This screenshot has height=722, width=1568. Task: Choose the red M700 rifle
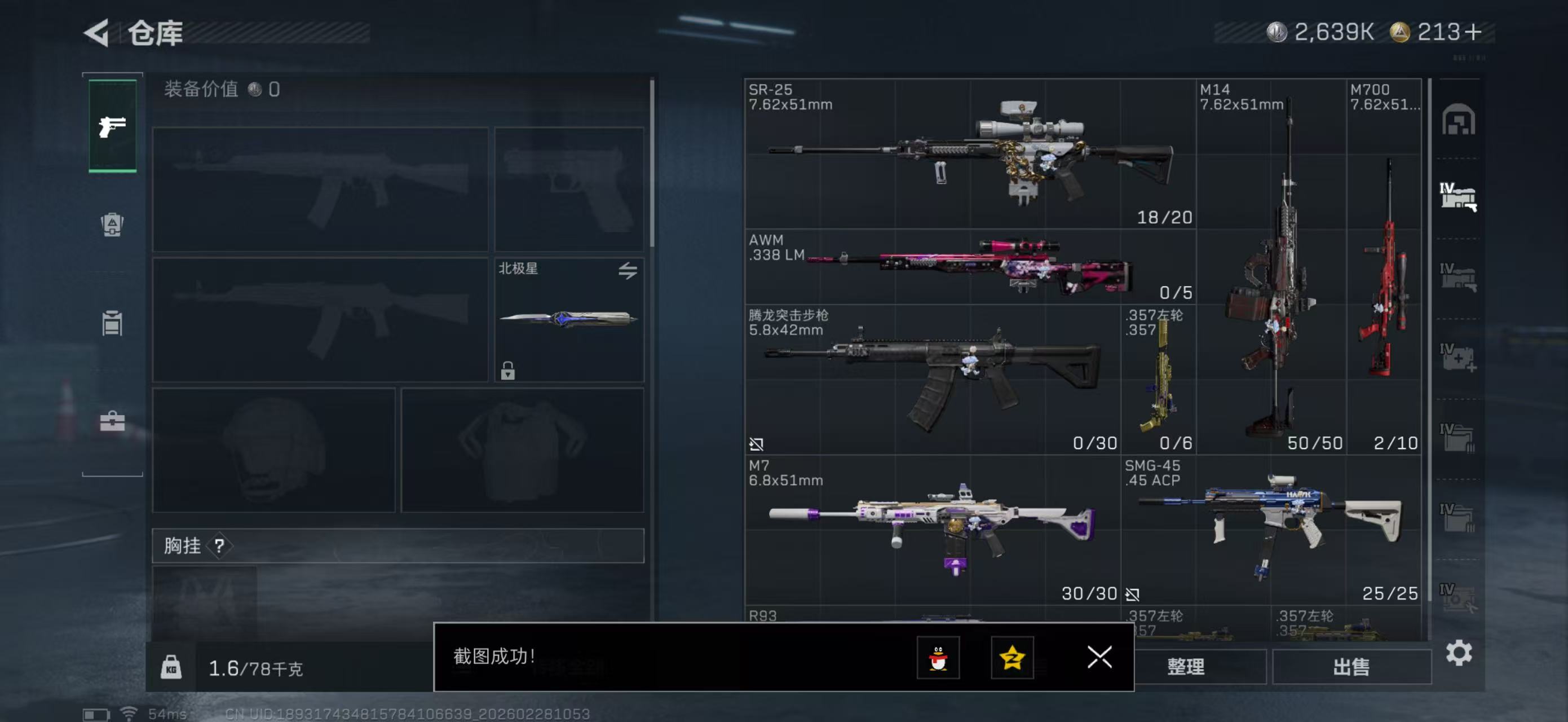[x=1384, y=267]
